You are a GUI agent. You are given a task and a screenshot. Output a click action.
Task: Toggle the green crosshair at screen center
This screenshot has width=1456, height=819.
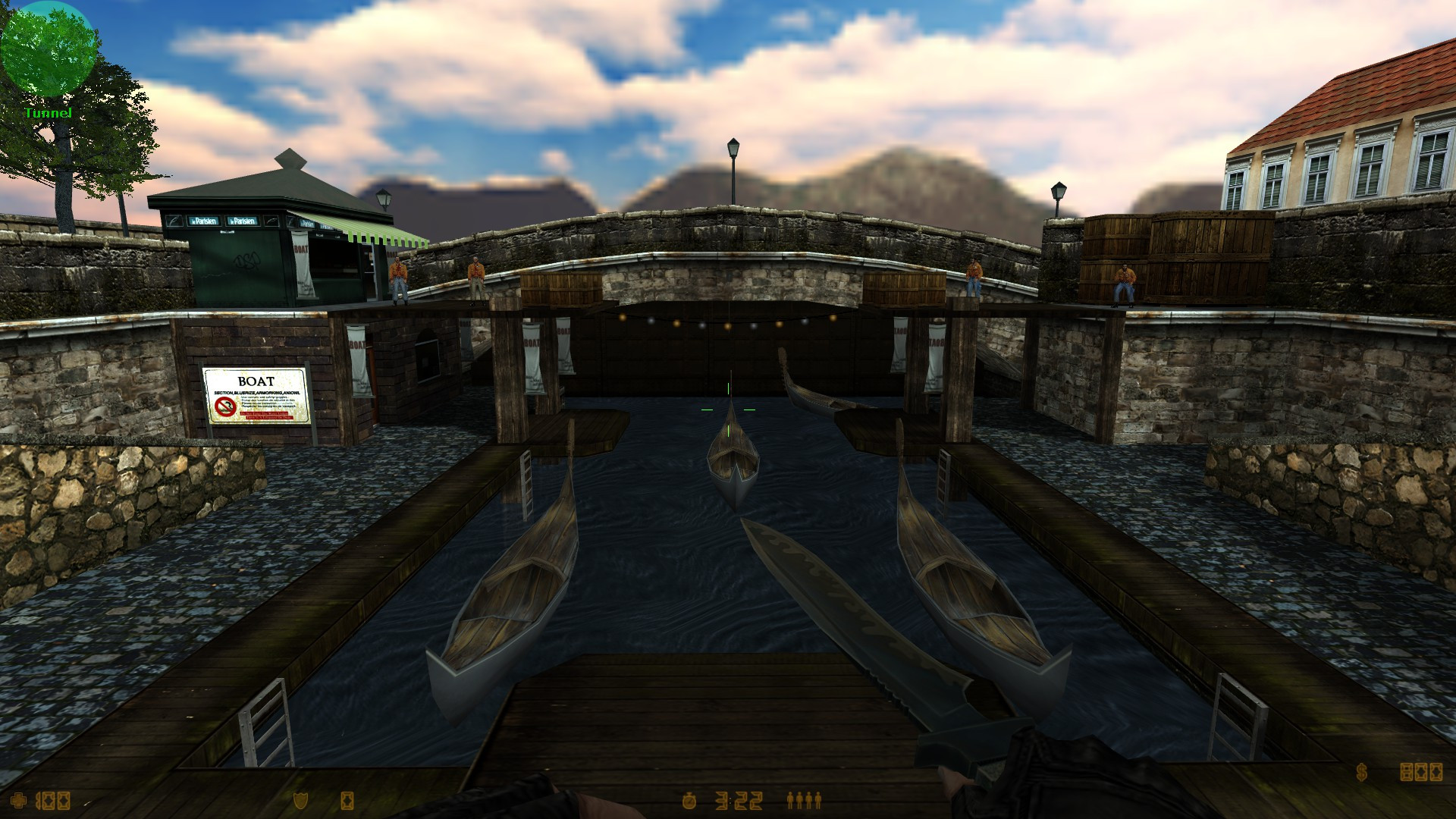pos(728,409)
